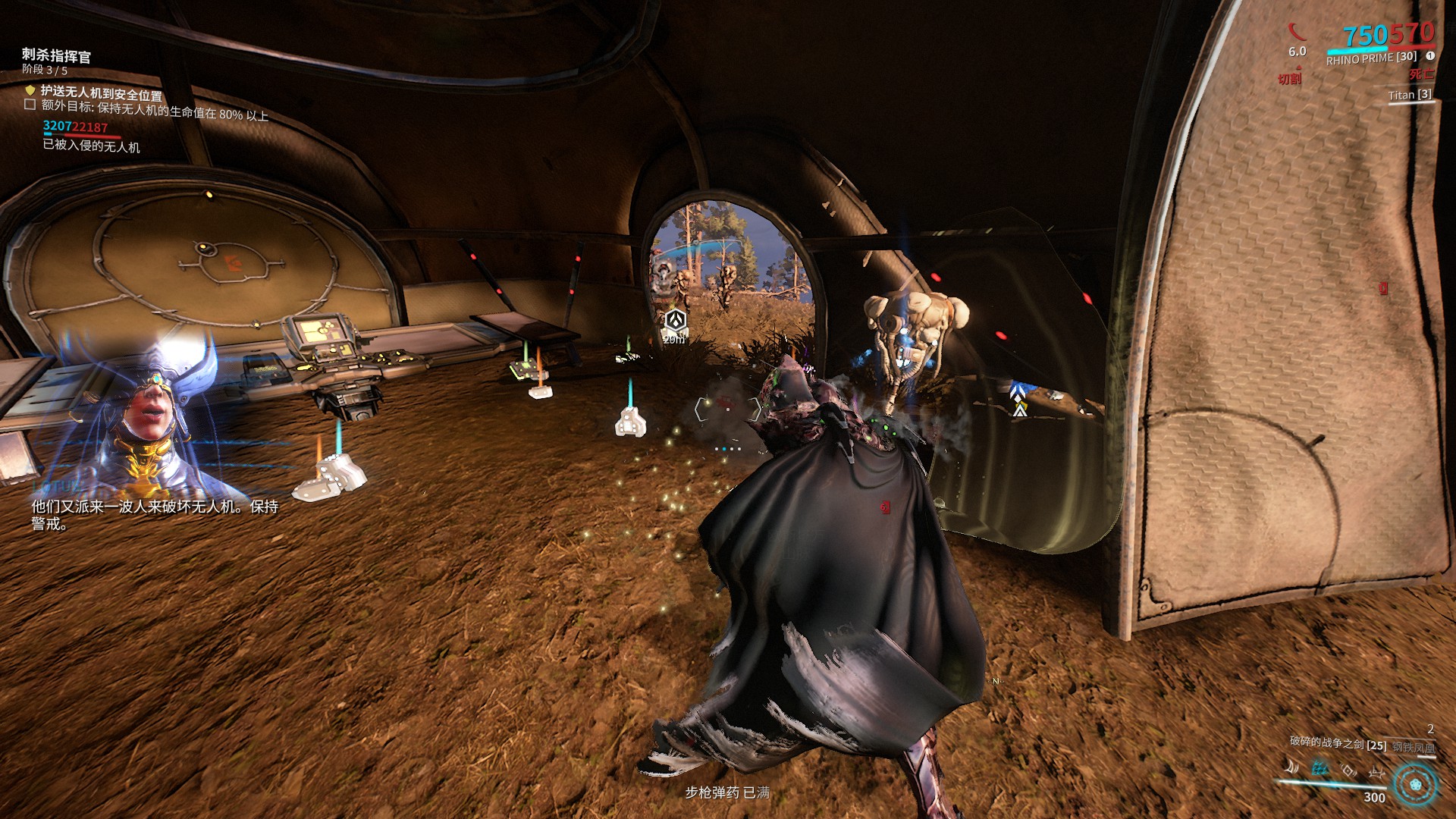This screenshot has width=1456, height=819.
Task: Open the Titan [3] companion entry
Action: click(1410, 96)
